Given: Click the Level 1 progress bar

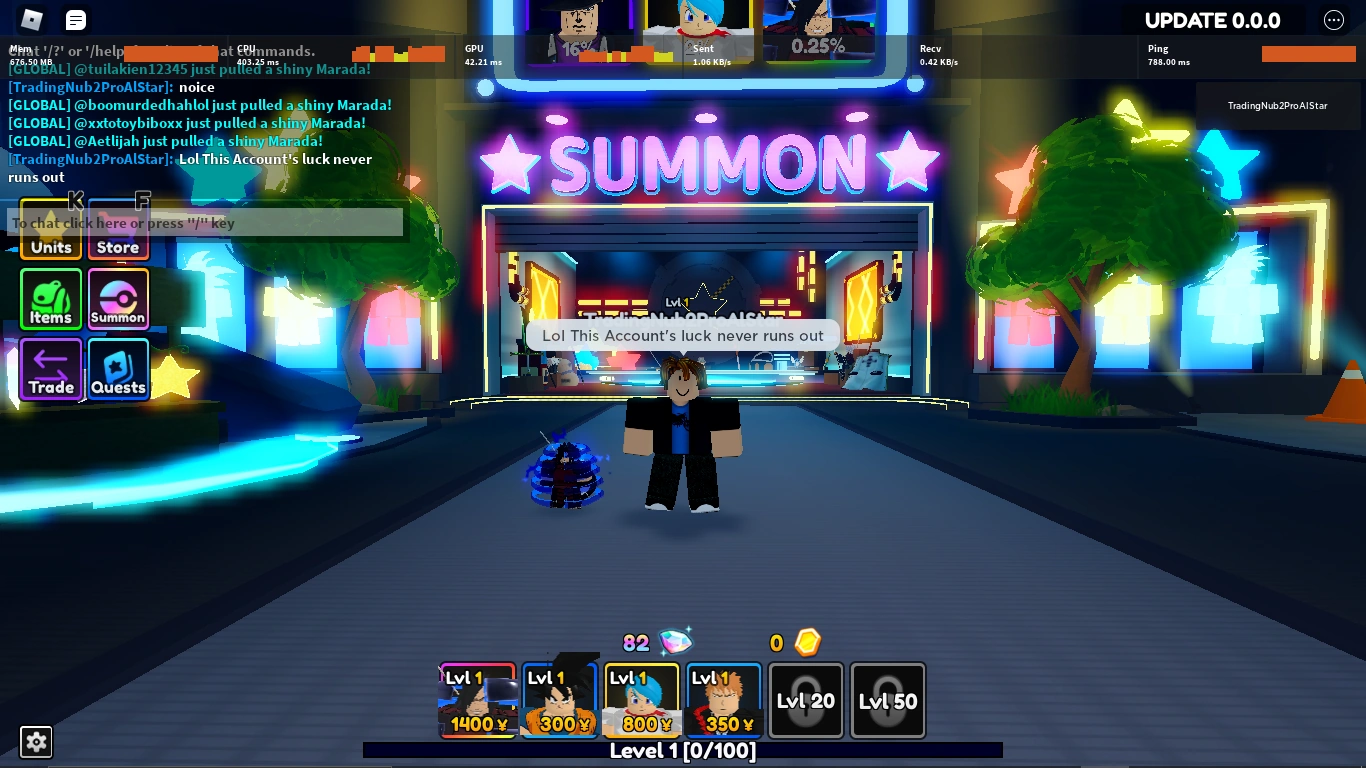Looking at the screenshot, I should tap(683, 751).
